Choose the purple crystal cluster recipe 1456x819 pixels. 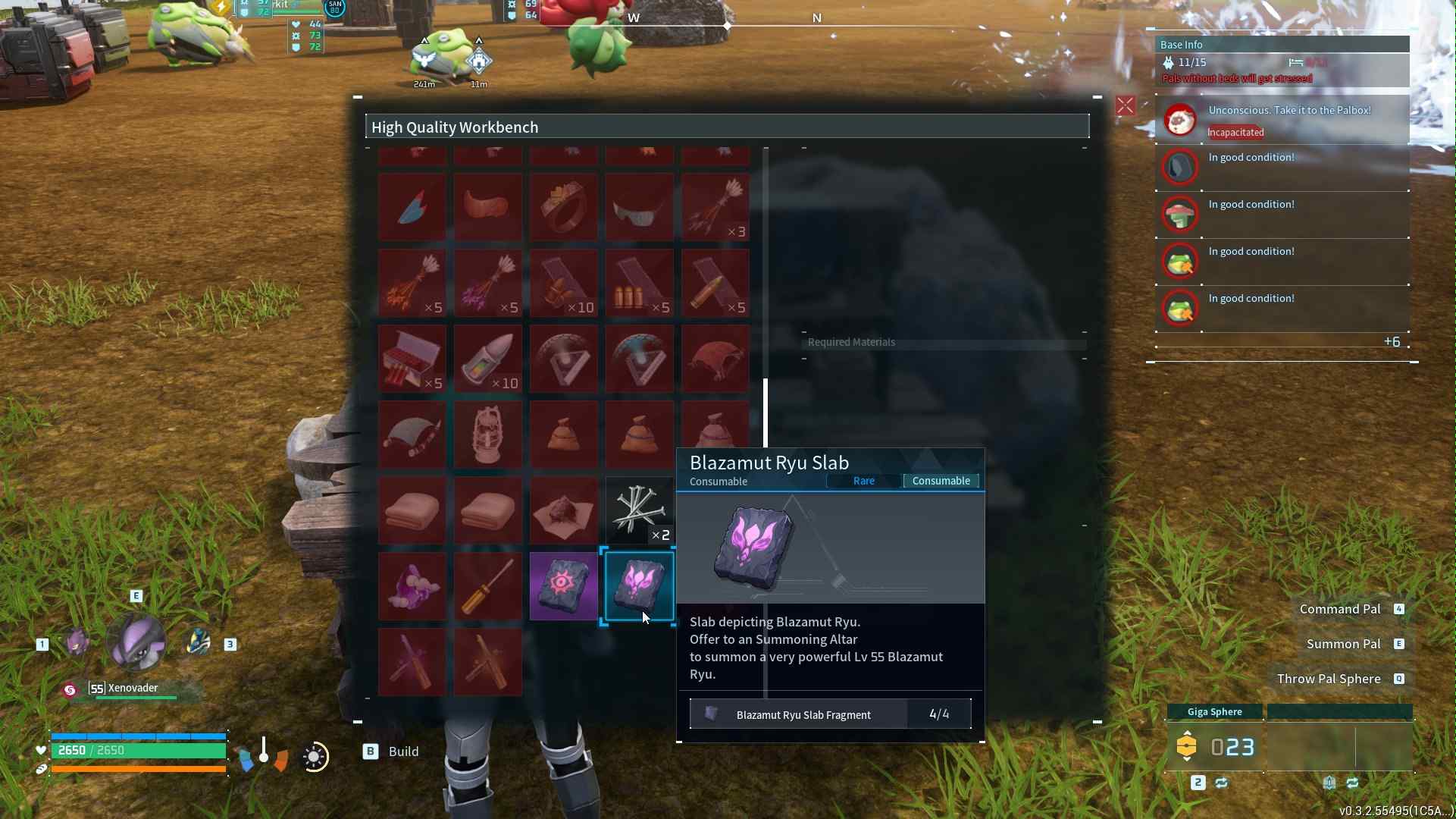click(412, 586)
